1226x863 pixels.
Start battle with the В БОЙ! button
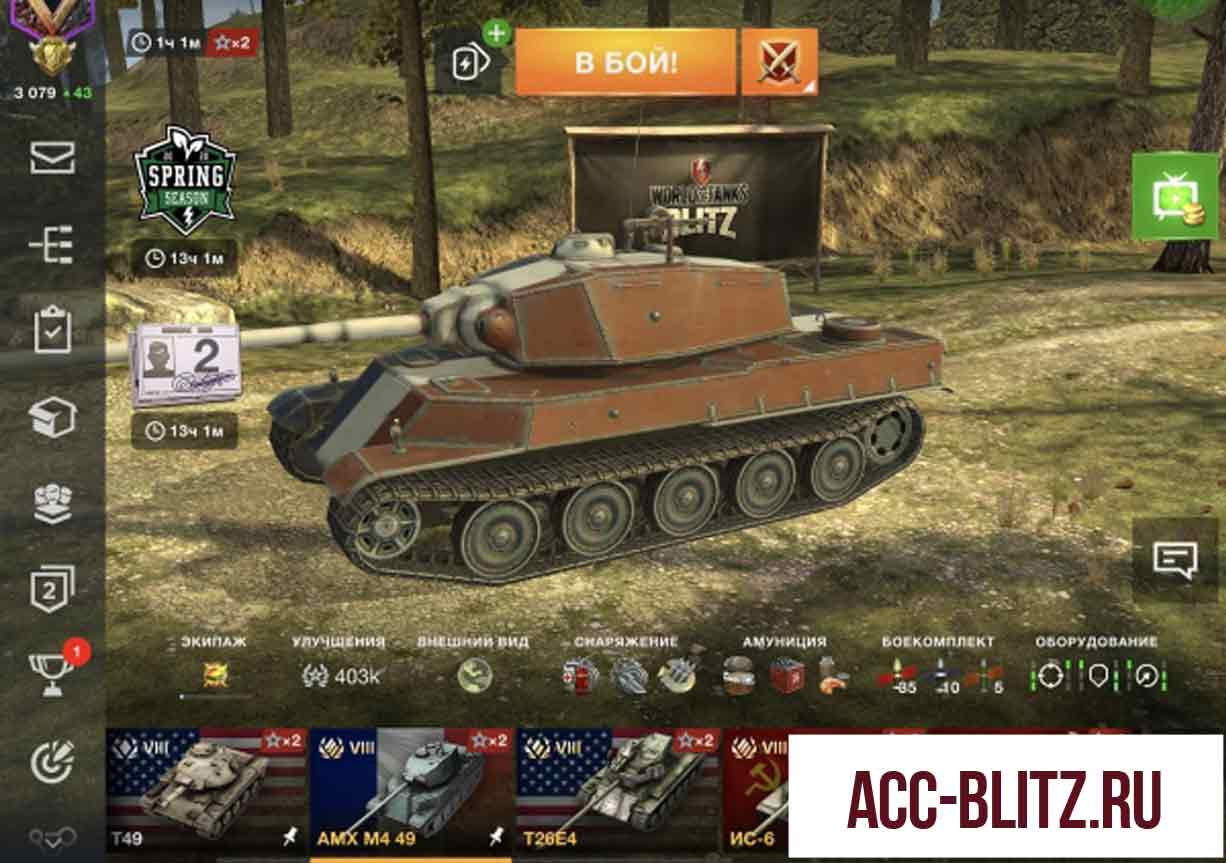[x=625, y=62]
